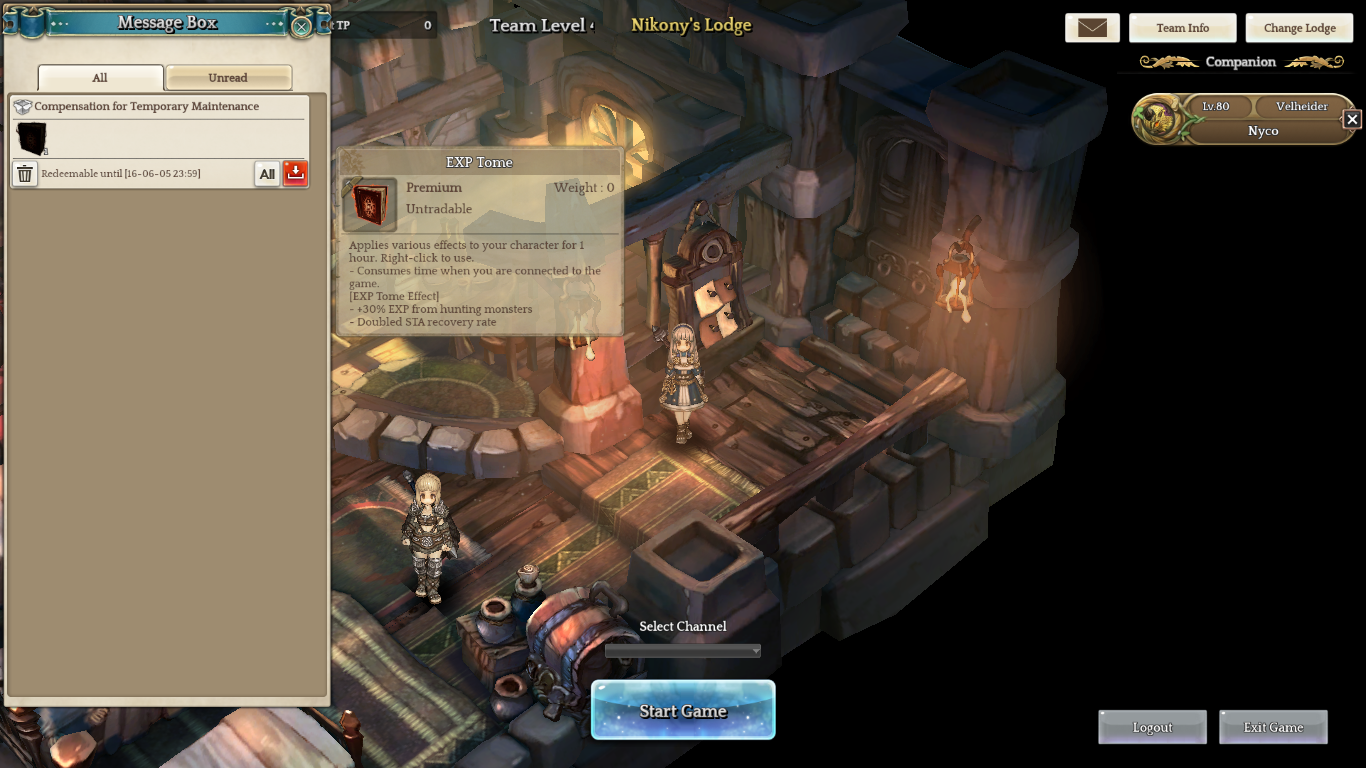Select the All messages tab
1366x768 pixels.
[x=100, y=78]
